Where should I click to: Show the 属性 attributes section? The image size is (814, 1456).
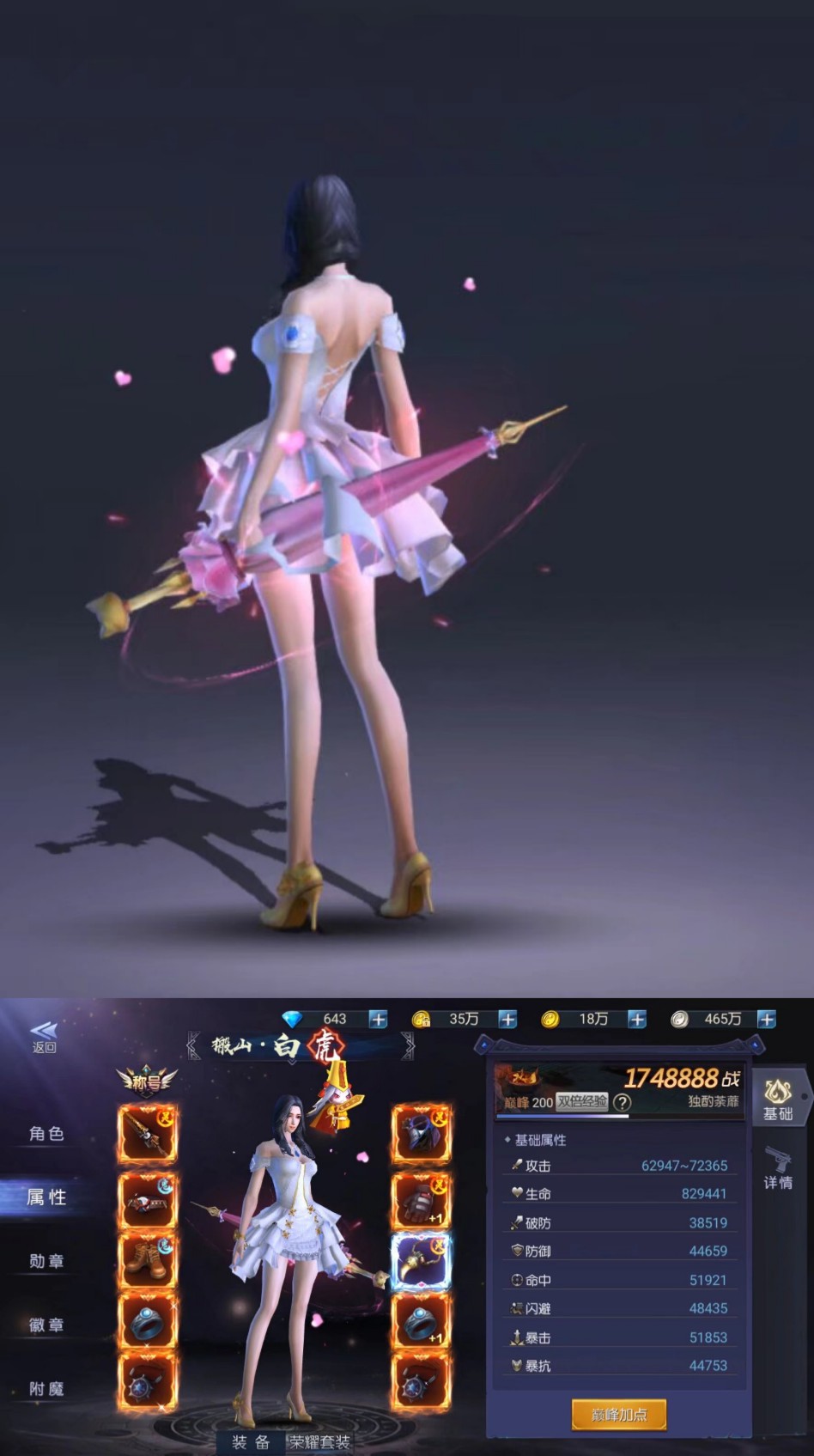tap(46, 1197)
